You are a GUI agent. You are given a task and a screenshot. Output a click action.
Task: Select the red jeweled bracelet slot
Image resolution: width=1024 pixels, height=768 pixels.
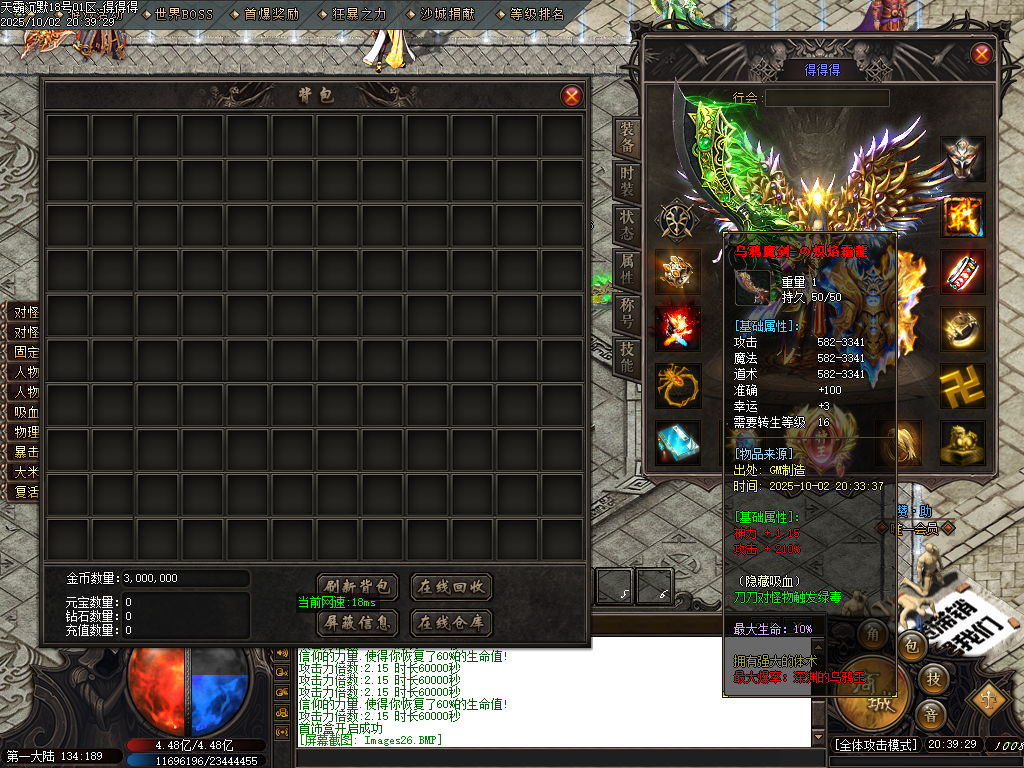pyautogui.click(x=963, y=272)
